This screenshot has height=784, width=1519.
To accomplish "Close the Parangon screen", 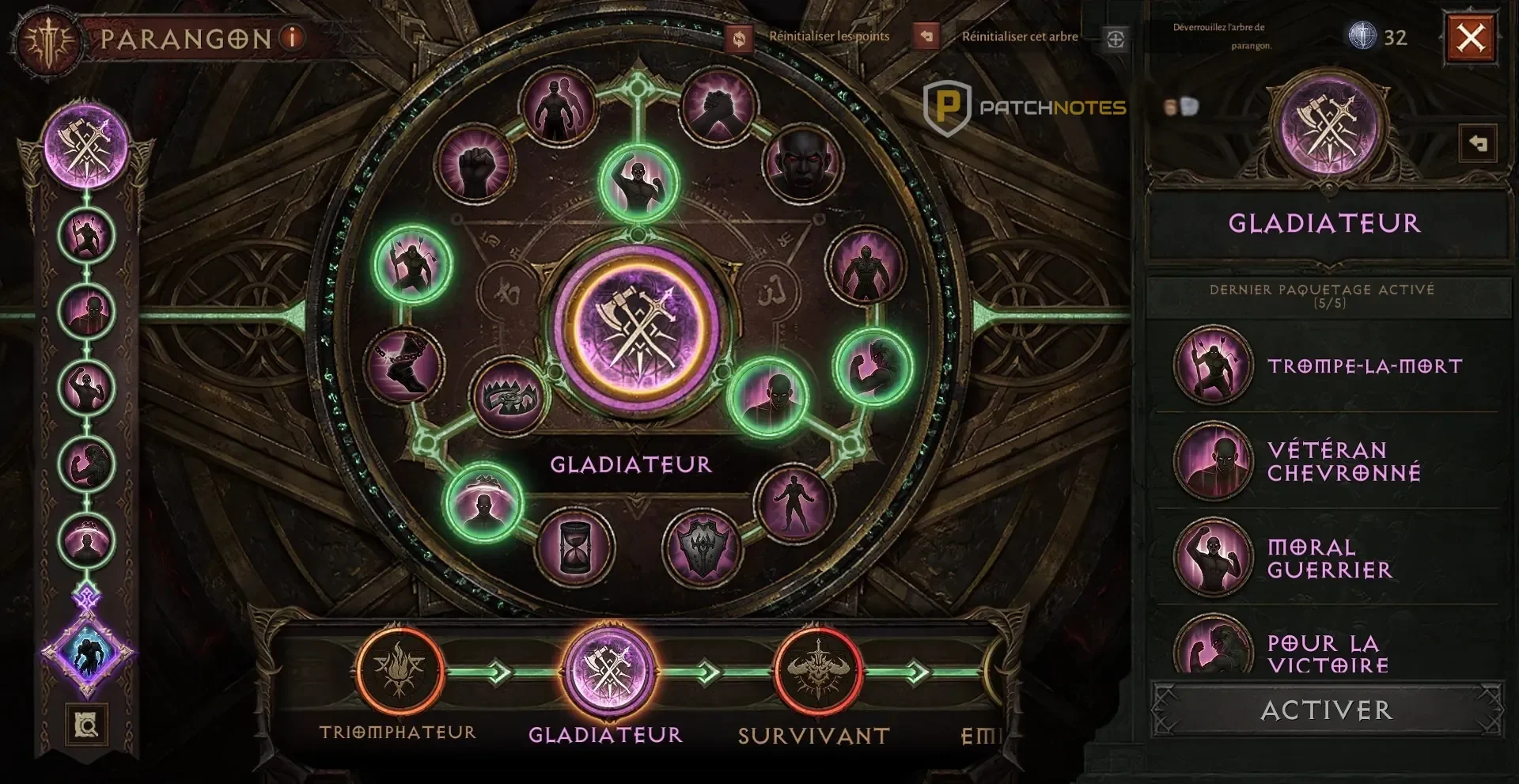I will coord(1471,37).
